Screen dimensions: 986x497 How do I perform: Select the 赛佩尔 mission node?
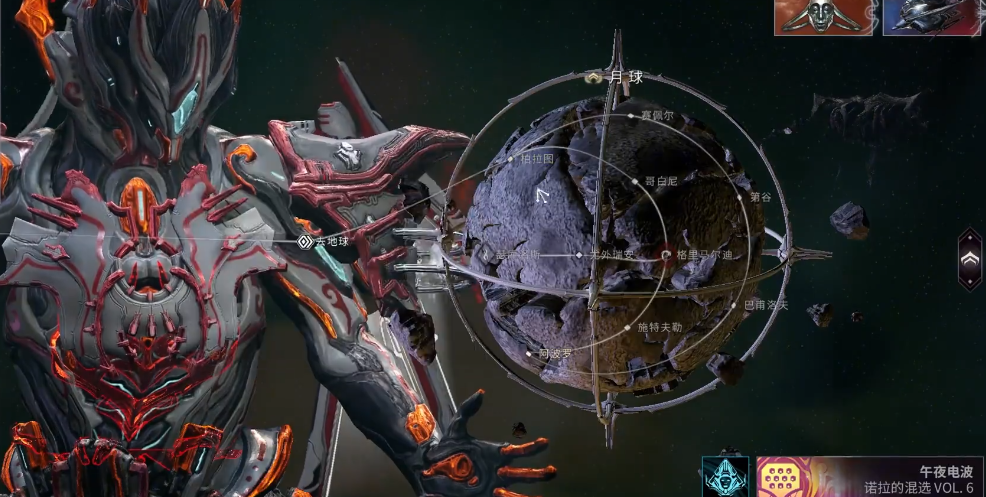632,116
